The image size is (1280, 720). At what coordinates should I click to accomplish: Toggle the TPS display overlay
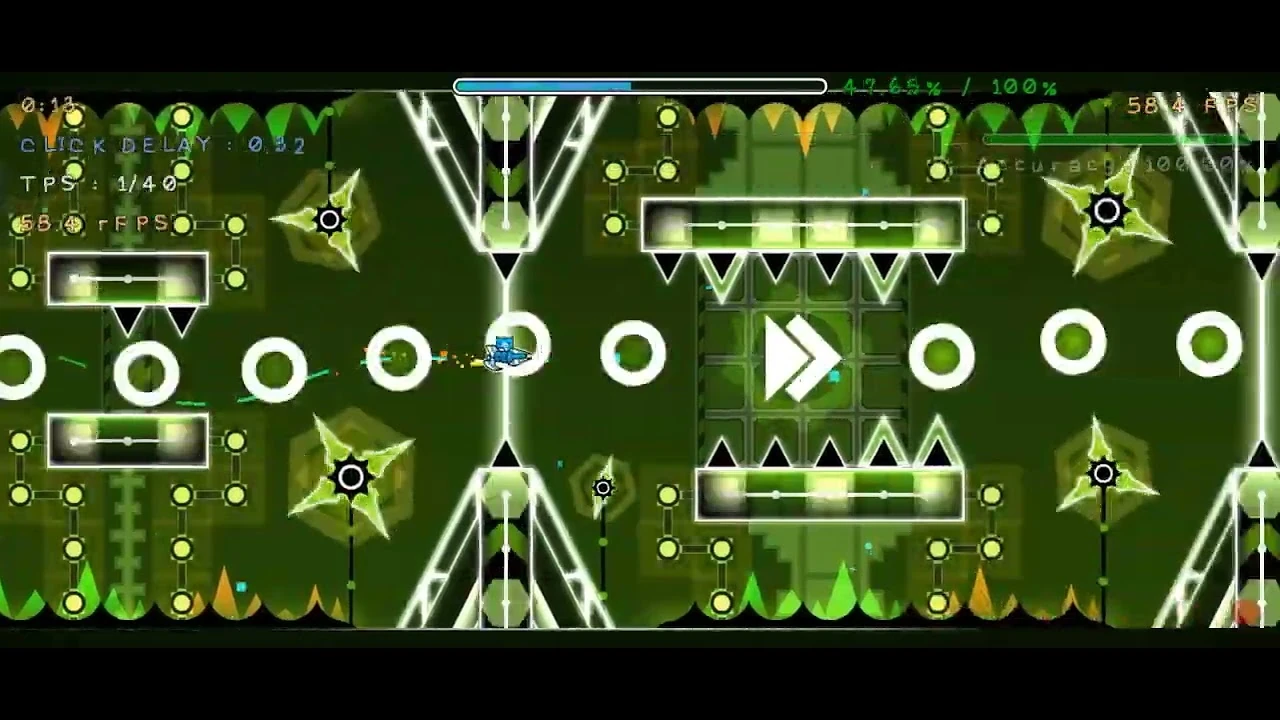[x=93, y=184]
